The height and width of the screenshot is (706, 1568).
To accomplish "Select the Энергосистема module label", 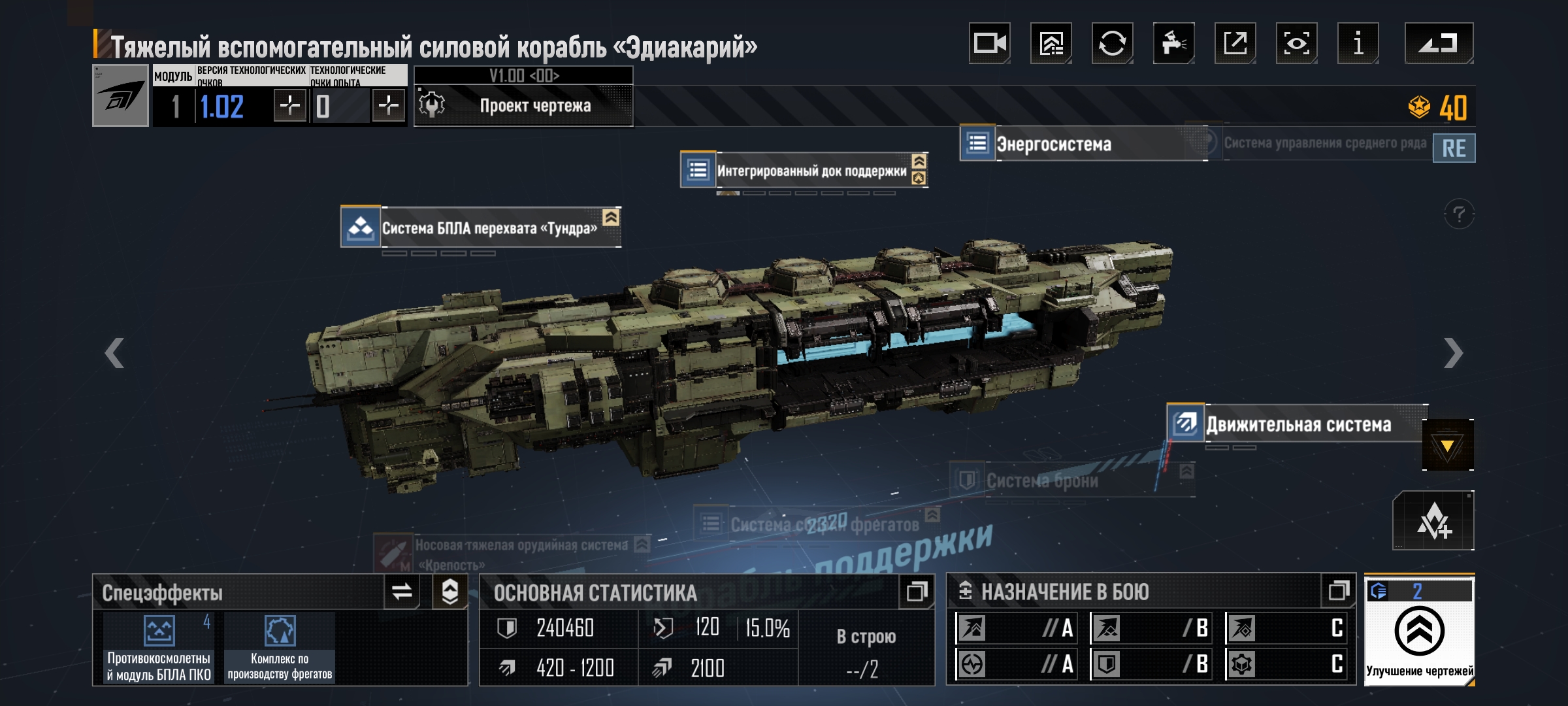I will [x=1053, y=144].
